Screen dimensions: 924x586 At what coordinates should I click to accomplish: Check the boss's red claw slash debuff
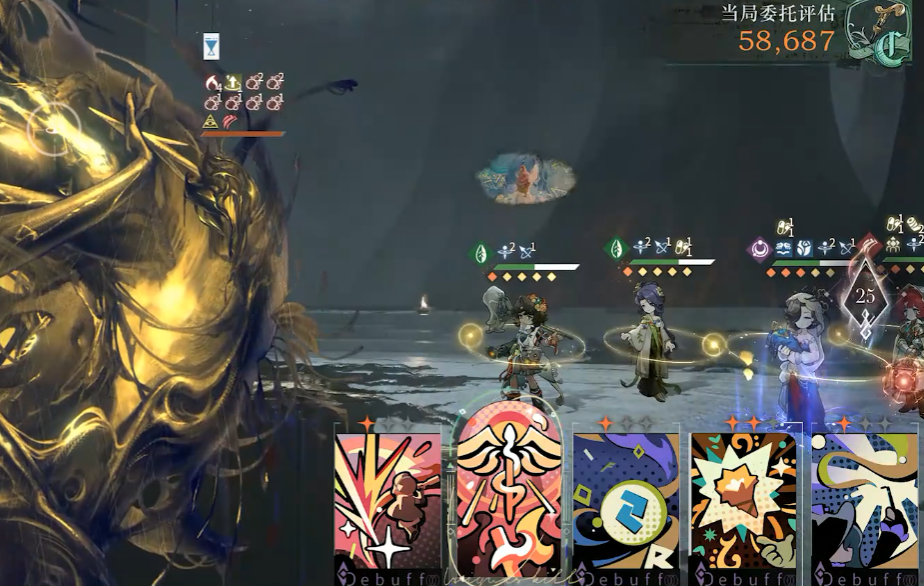click(231, 121)
